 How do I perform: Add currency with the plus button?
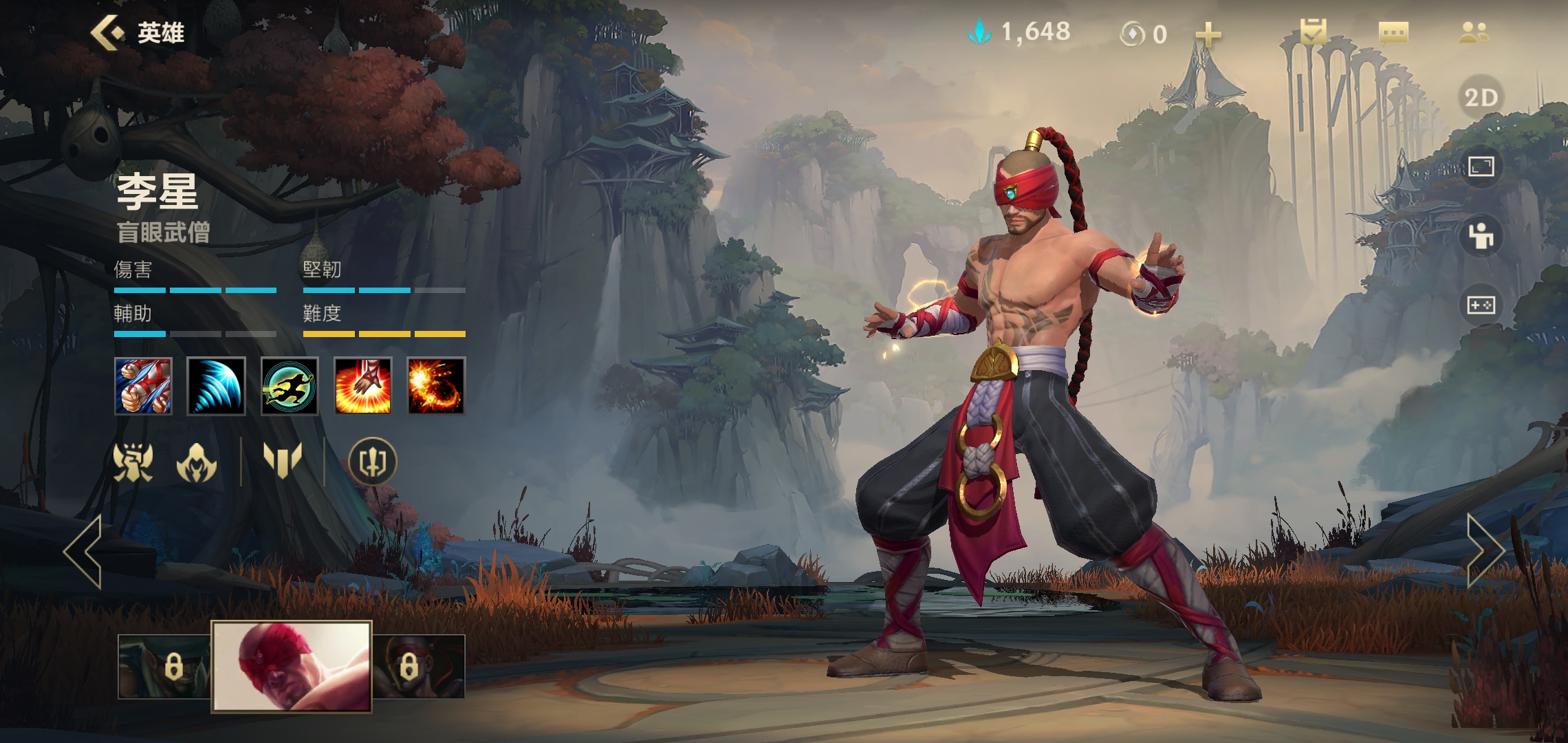point(1208,34)
